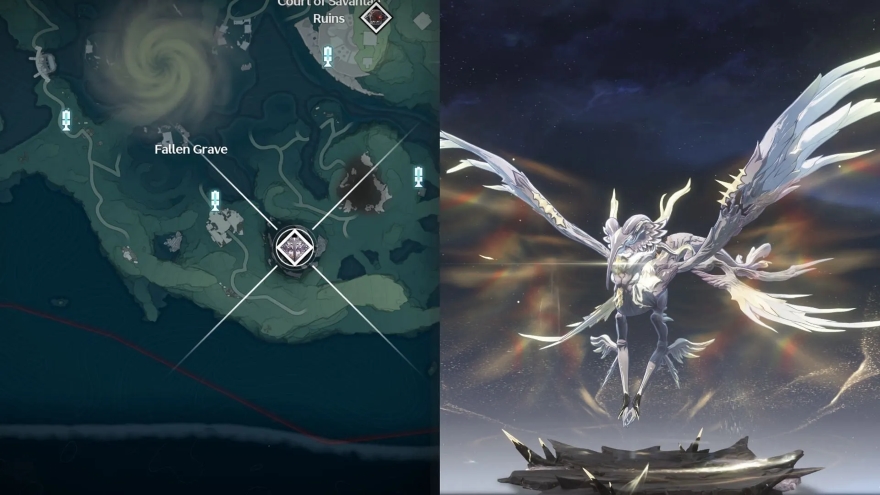The image size is (880, 495).
Task: Select the Court of Savantae Ruins marker
Action: 376,15
